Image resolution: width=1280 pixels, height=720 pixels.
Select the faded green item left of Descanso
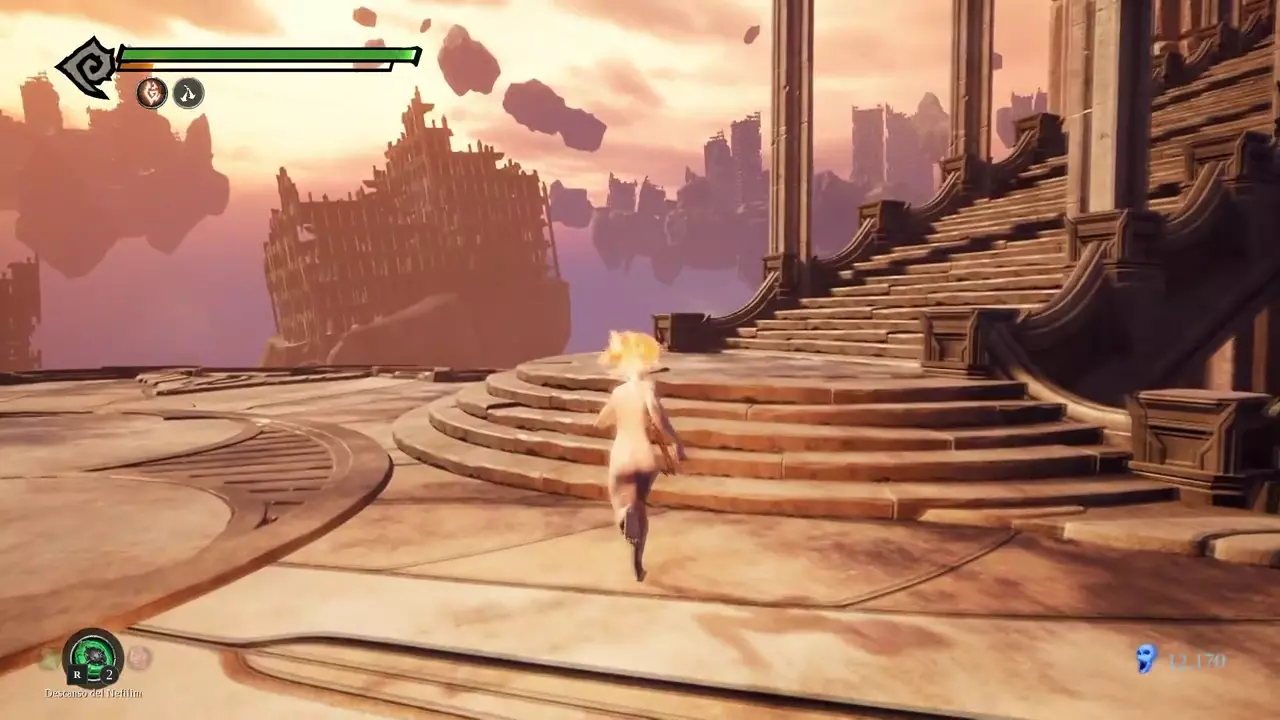click(49, 658)
